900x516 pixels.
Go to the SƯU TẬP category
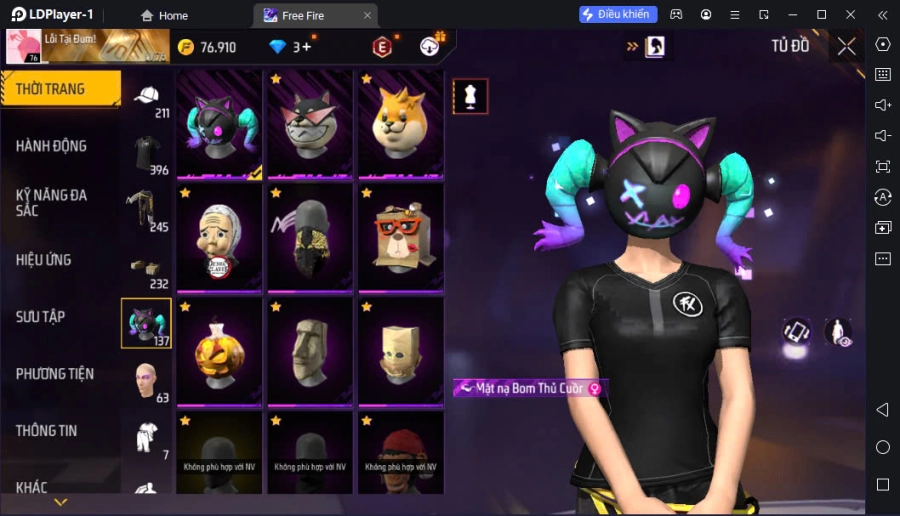tap(41, 317)
